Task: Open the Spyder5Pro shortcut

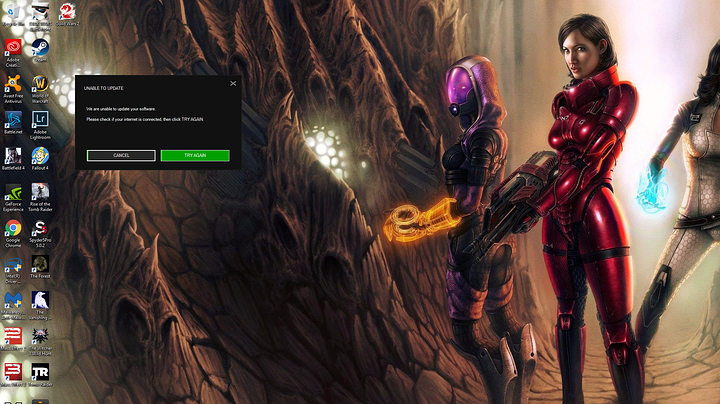Action: [x=40, y=229]
